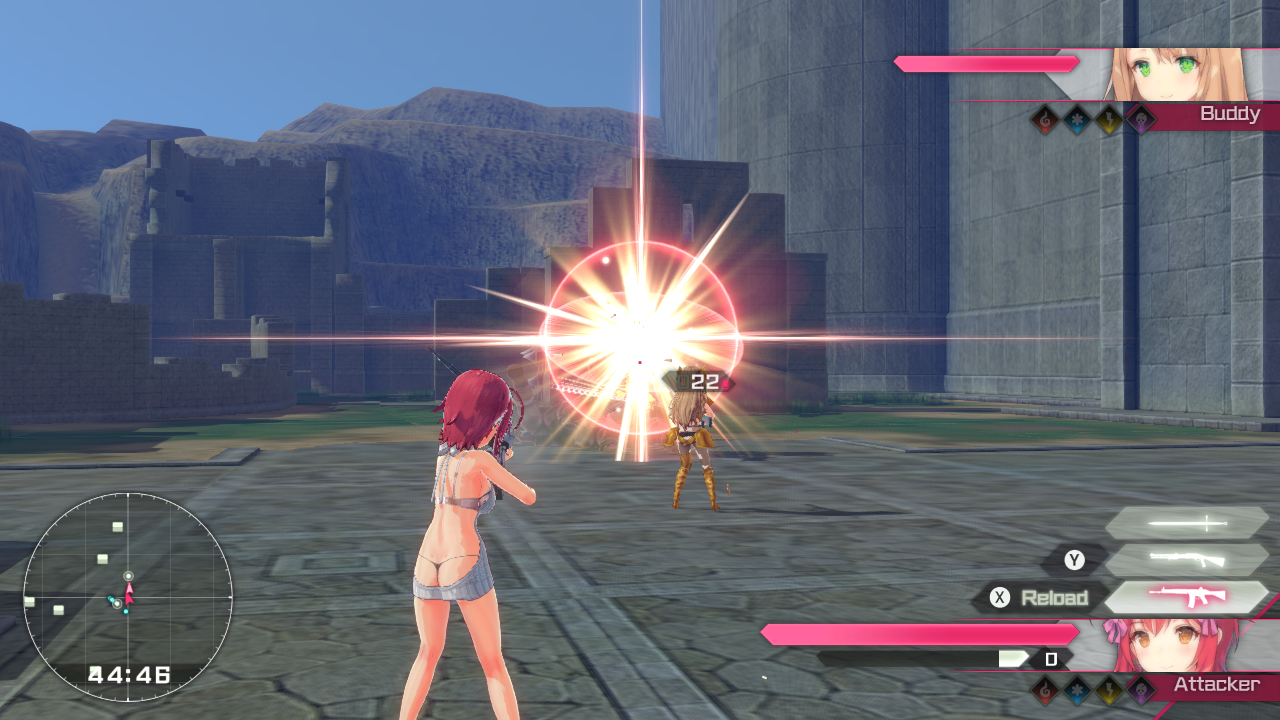Click the Attacker's blue frost status icon
The image size is (1280, 720).
(x=1077, y=689)
